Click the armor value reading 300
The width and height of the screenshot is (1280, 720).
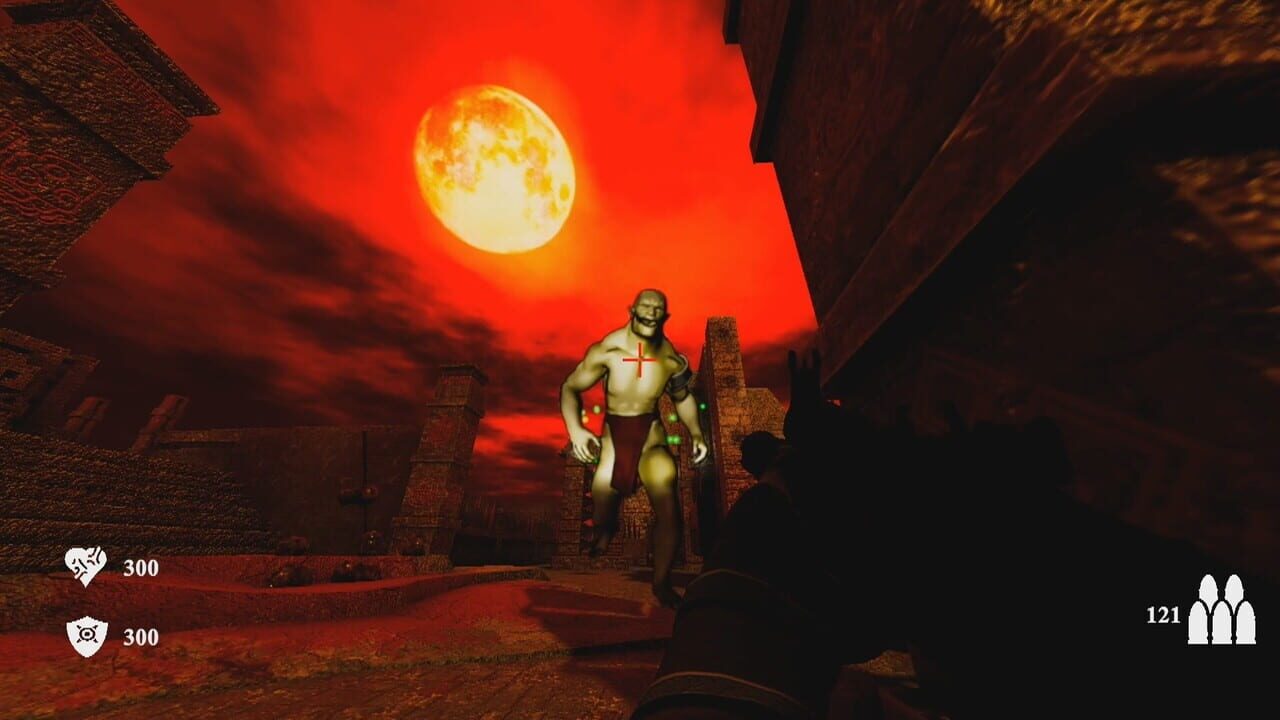click(142, 634)
